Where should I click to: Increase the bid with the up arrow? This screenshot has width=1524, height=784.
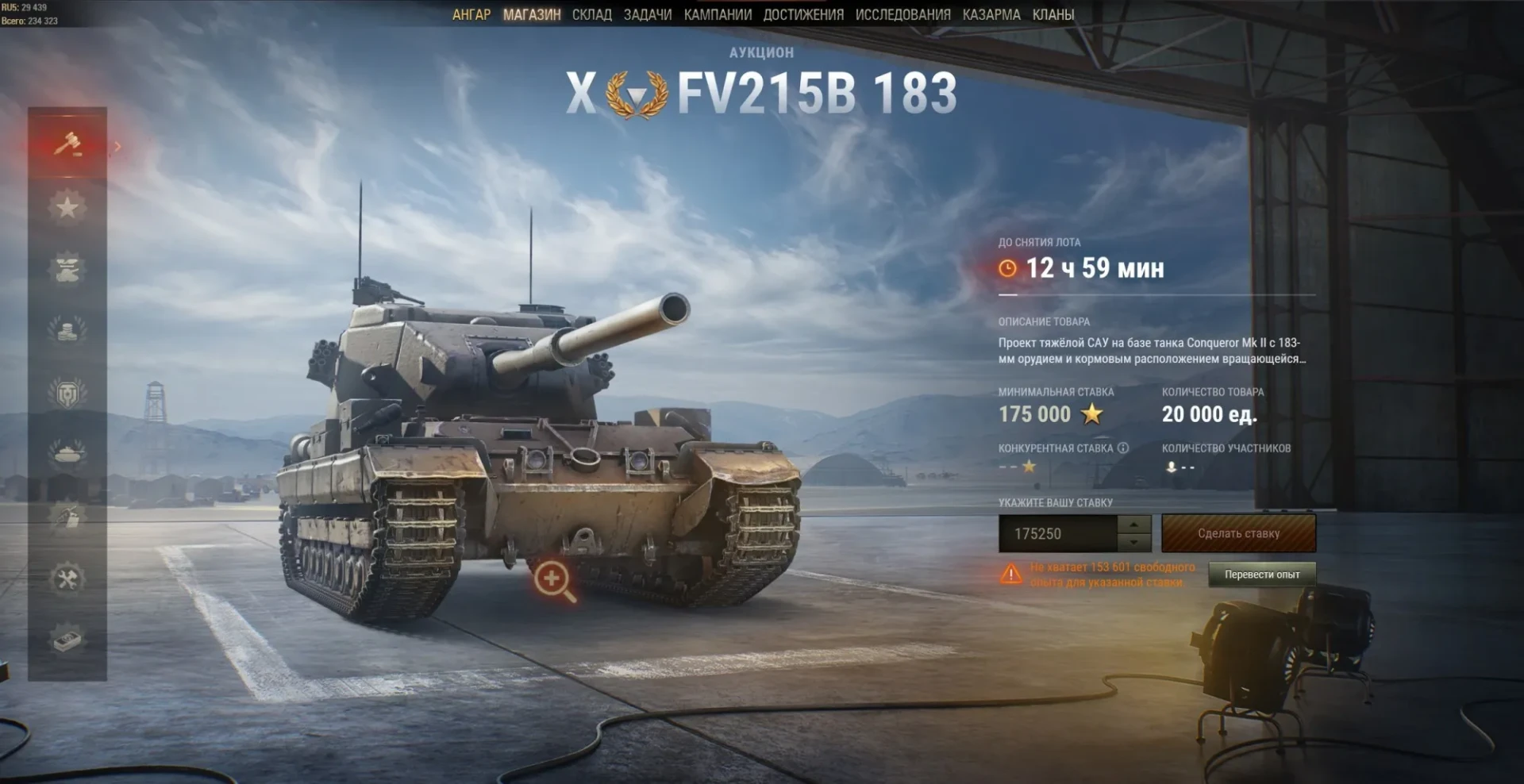1134,525
